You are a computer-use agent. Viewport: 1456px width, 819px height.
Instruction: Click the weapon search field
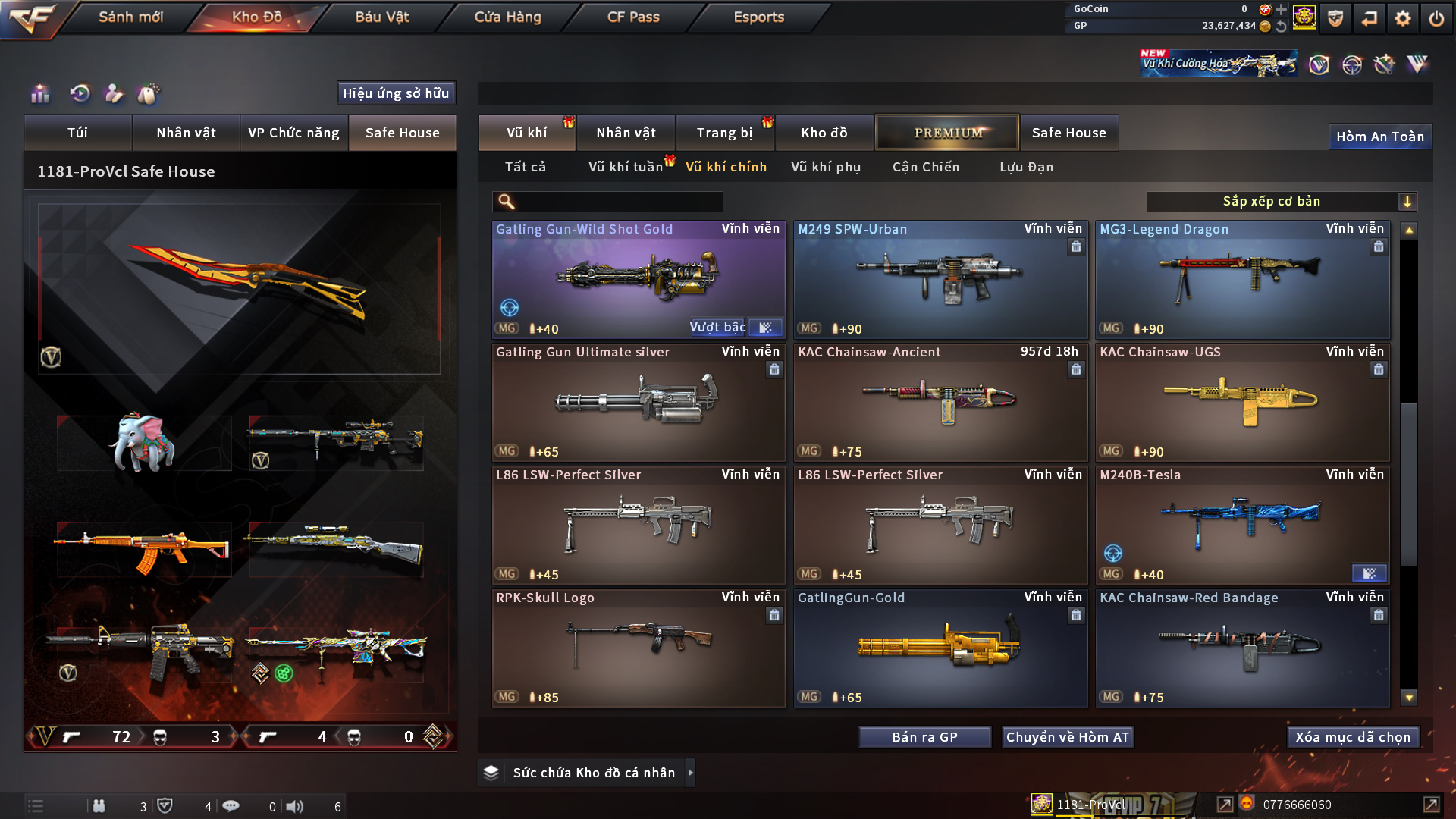[618, 201]
